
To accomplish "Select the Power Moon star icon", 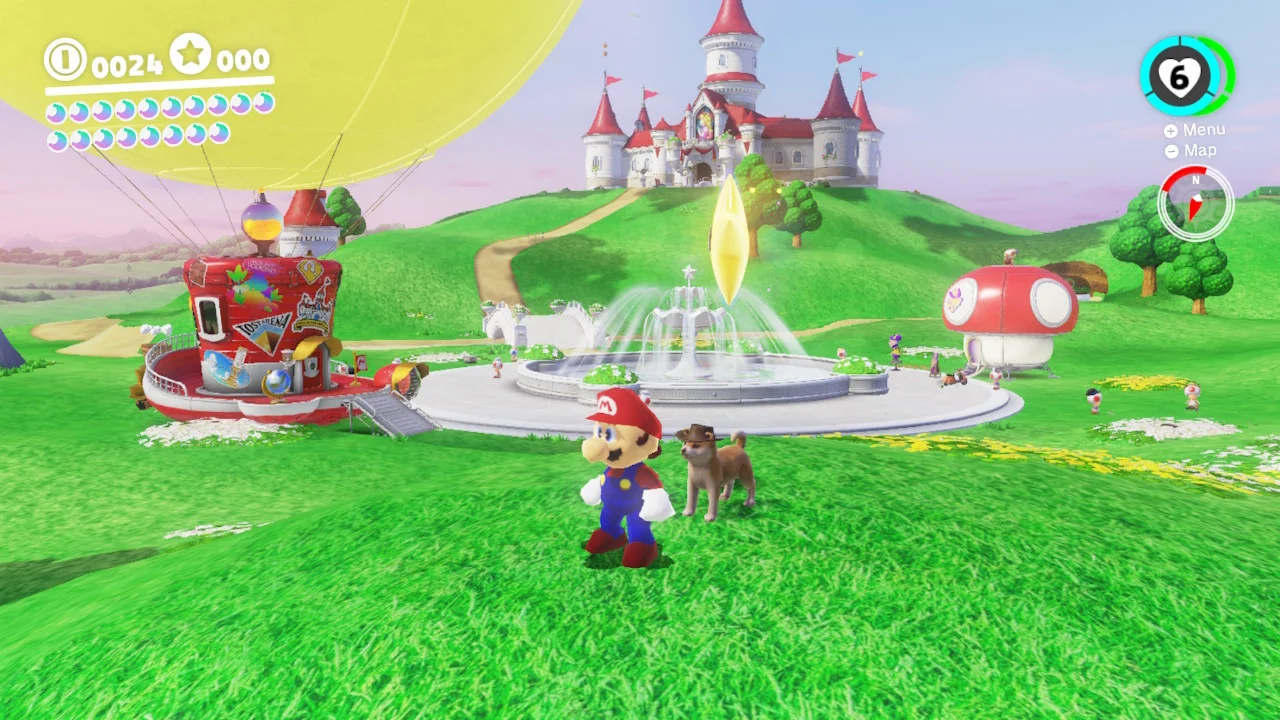I will [x=192, y=56].
